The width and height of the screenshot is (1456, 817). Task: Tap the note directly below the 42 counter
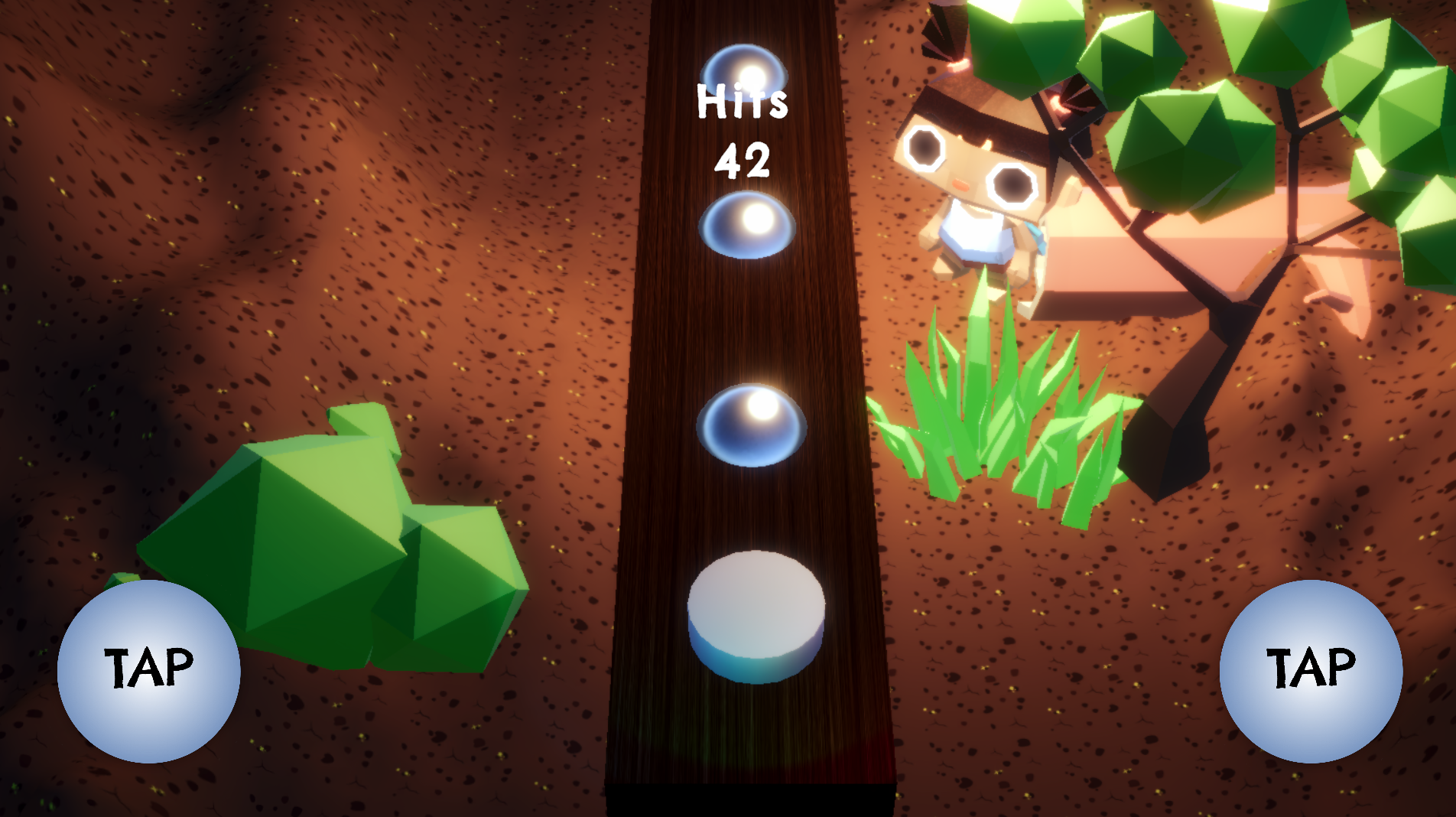click(746, 226)
